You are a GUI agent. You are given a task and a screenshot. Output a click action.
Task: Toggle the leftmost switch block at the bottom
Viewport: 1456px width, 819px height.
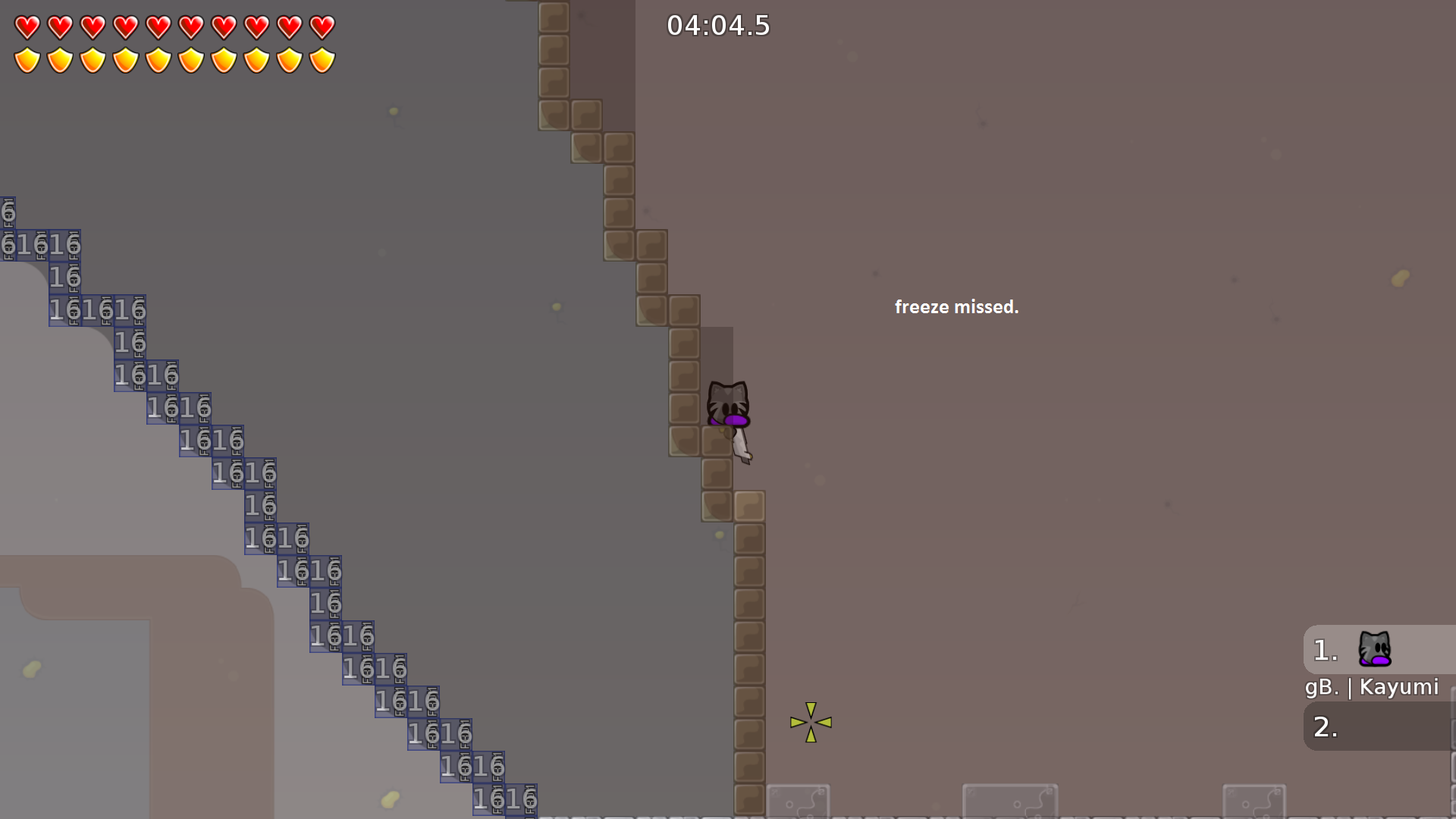pyautogui.click(x=799, y=802)
